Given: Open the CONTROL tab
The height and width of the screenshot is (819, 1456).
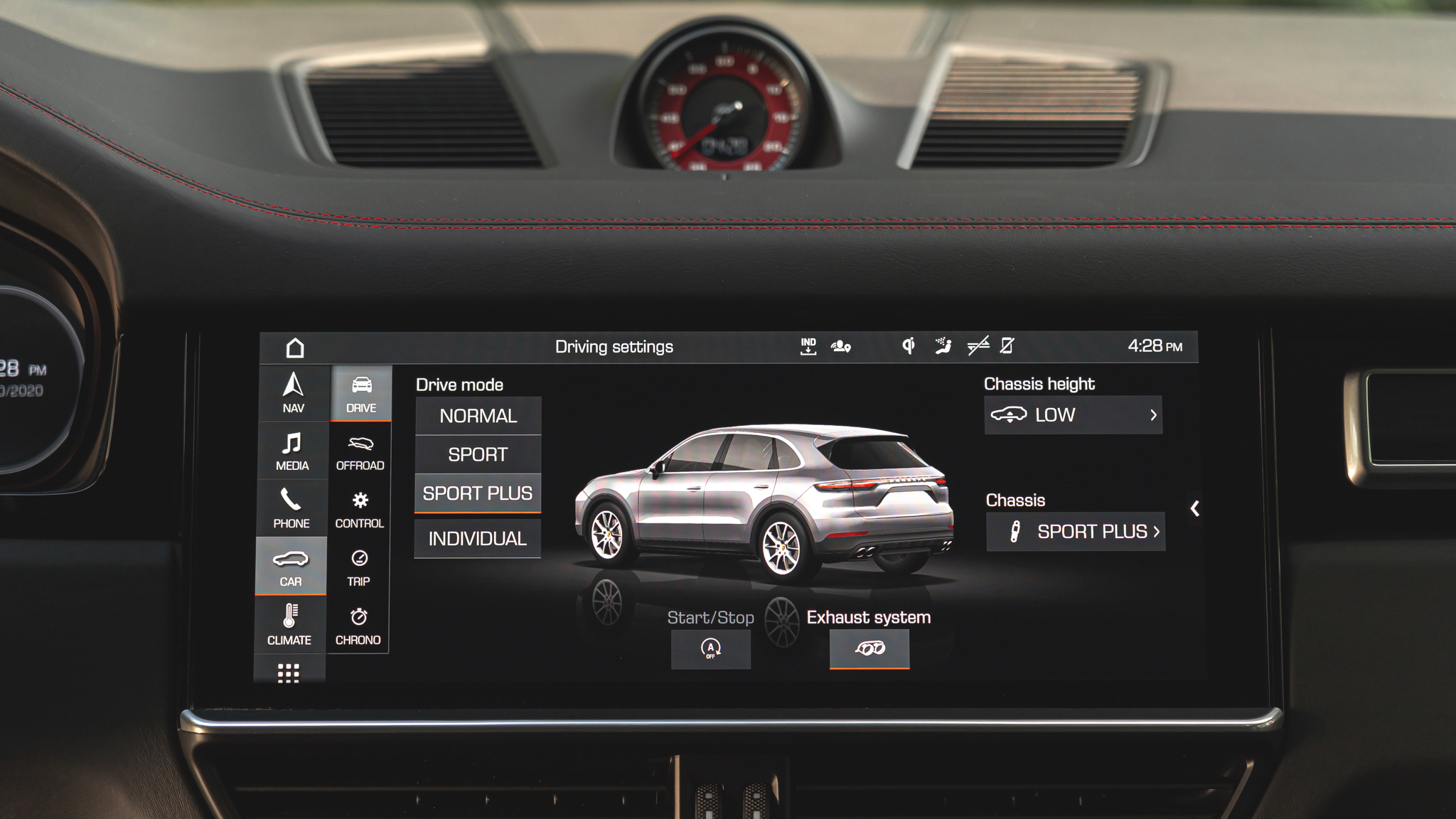Looking at the screenshot, I should click(x=360, y=509).
